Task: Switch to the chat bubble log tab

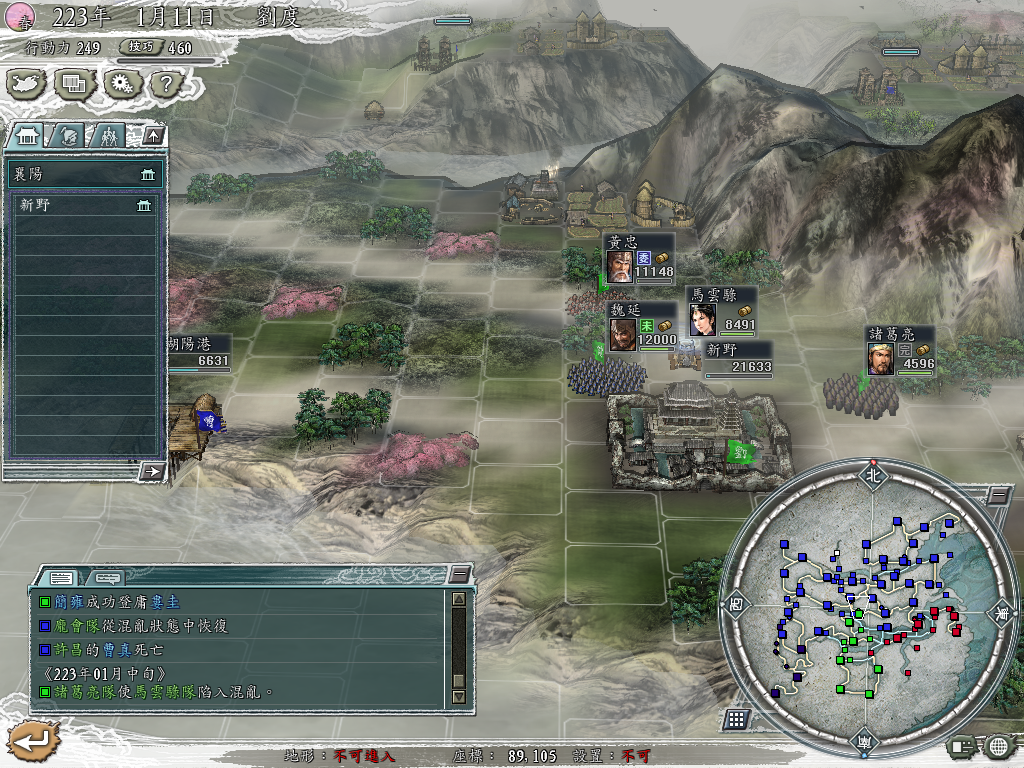Action: pos(106,577)
